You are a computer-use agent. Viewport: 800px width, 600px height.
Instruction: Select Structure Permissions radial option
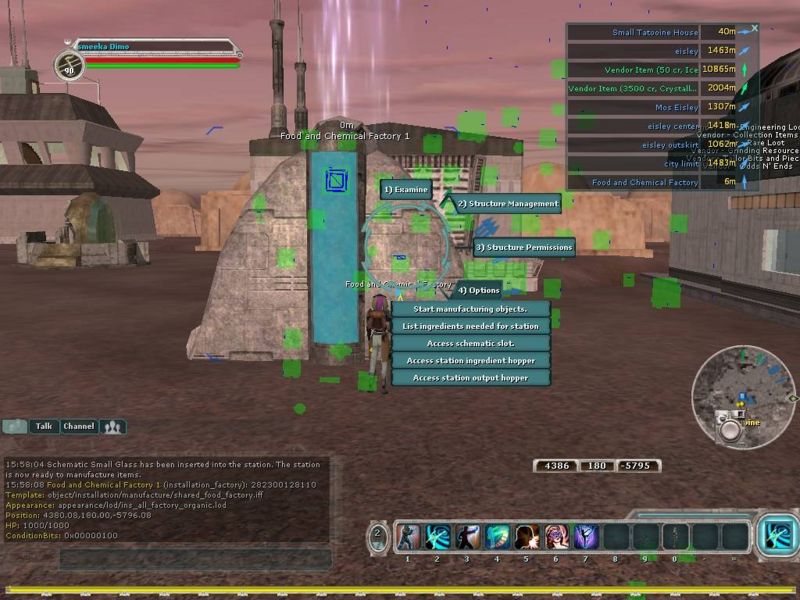(x=523, y=247)
